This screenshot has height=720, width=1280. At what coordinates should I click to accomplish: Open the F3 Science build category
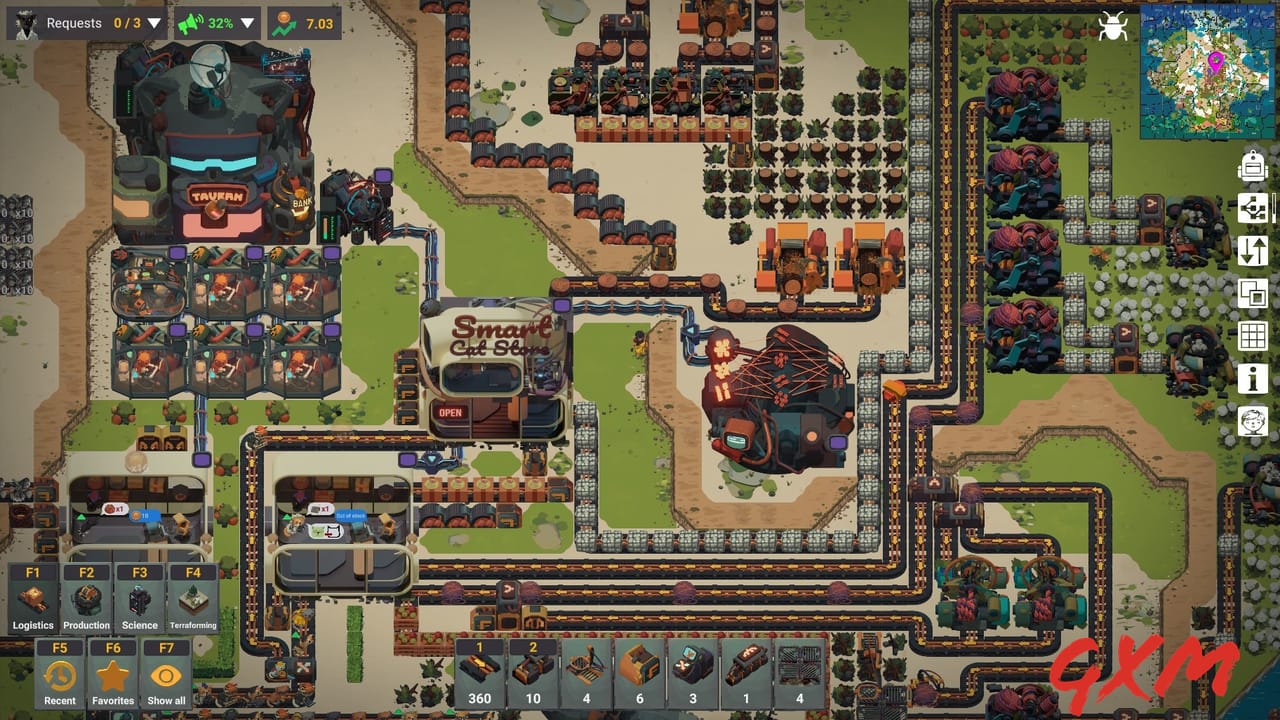coord(139,597)
